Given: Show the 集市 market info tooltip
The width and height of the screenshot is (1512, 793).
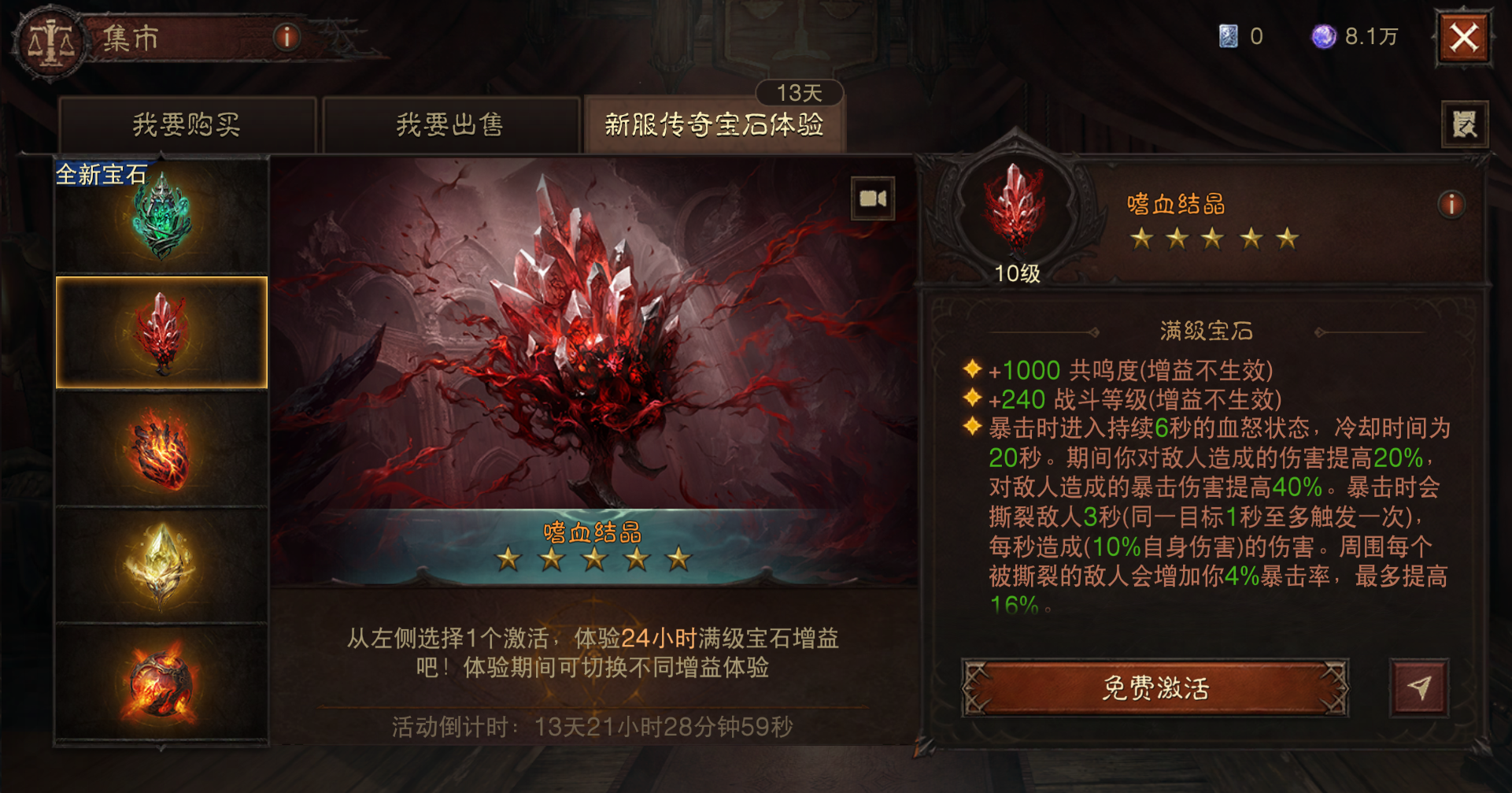Looking at the screenshot, I should tap(287, 37).
